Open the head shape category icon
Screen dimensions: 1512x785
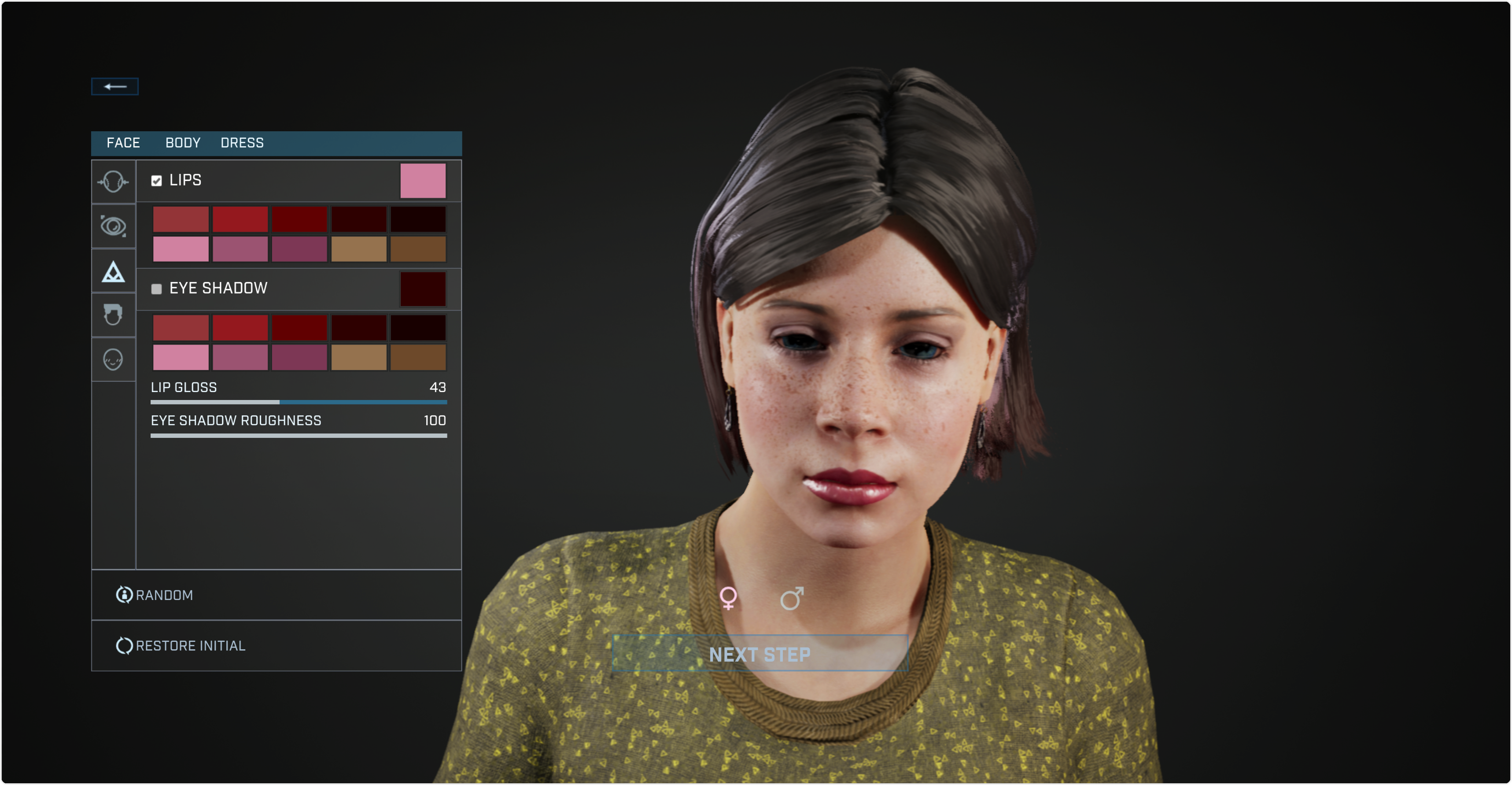pyautogui.click(x=113, y=181)
